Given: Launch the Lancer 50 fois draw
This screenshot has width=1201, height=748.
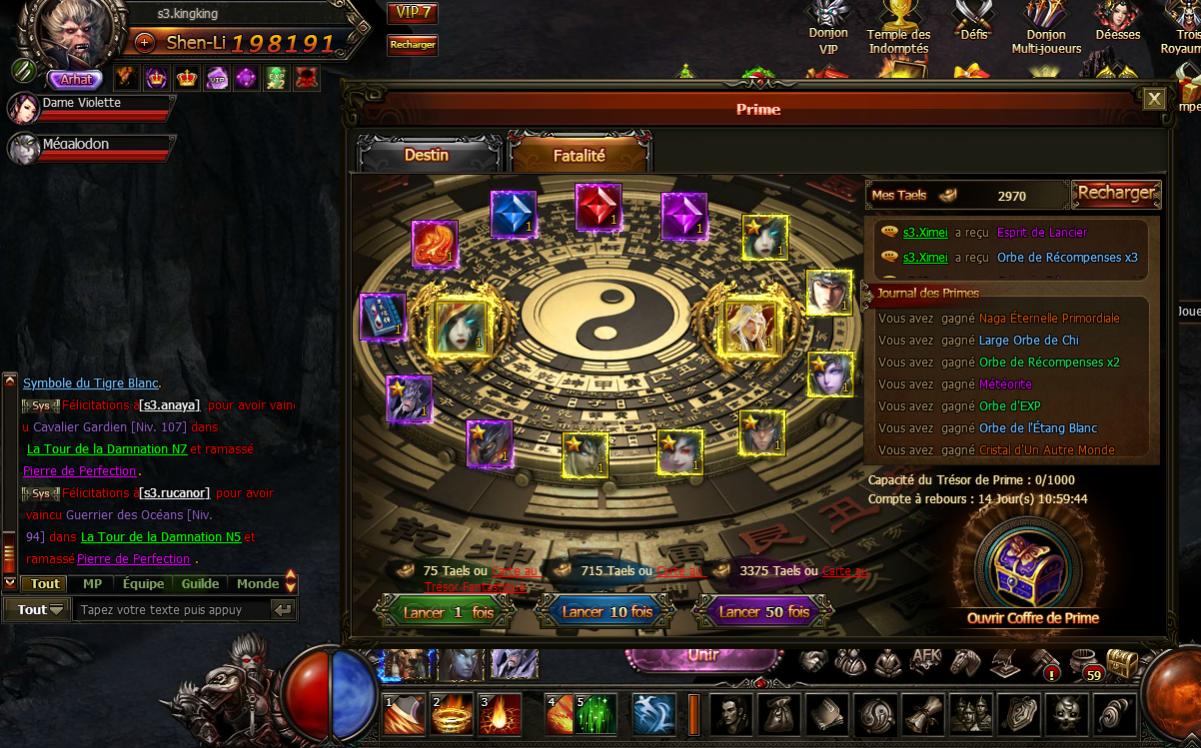Looking at the screenshot, I should (764, 612).
